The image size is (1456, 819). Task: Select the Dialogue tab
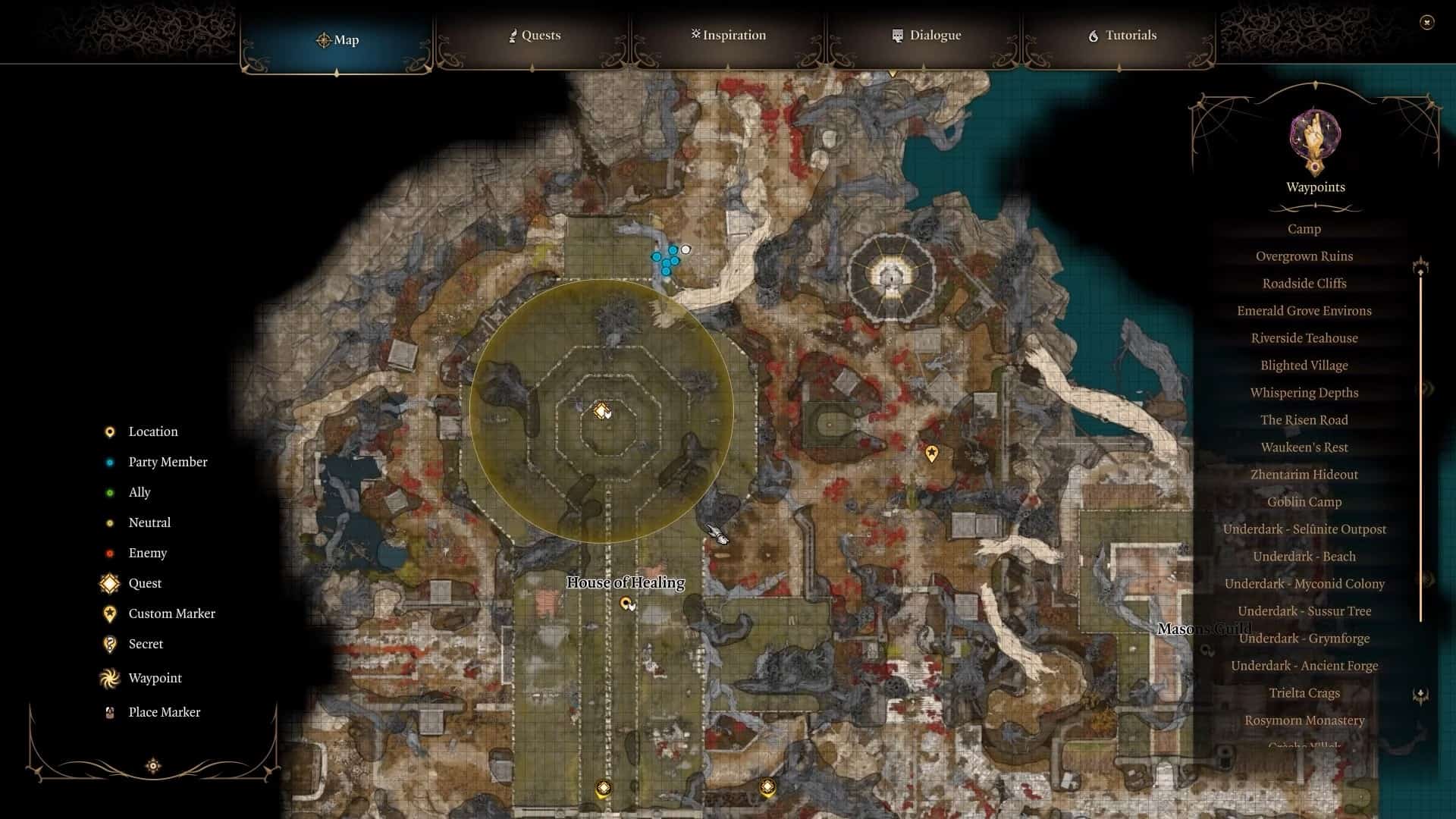[x=926, y=36]
